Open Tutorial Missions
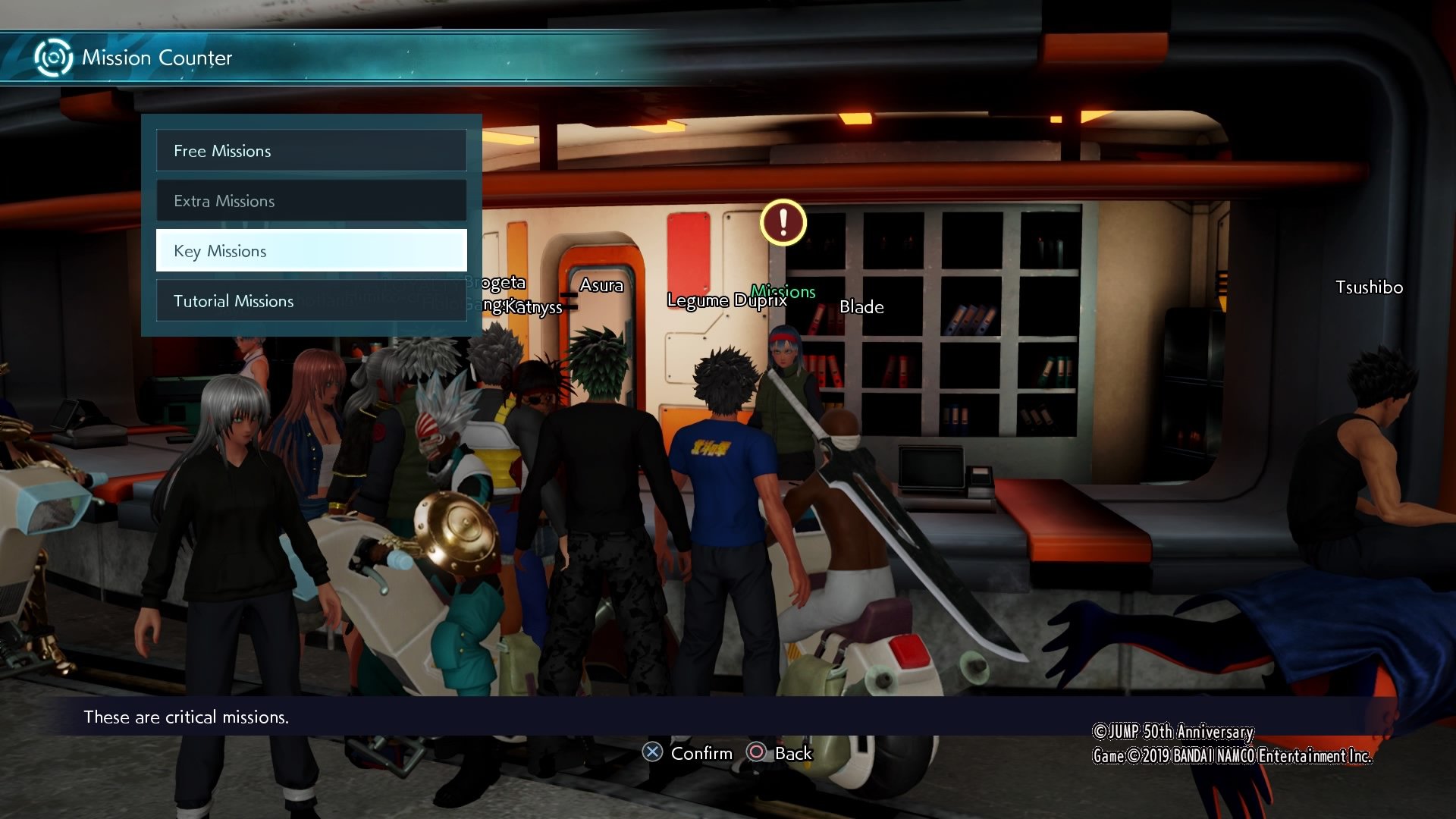The height and width of the screenshot is (819, 1456). click(311, 301)
